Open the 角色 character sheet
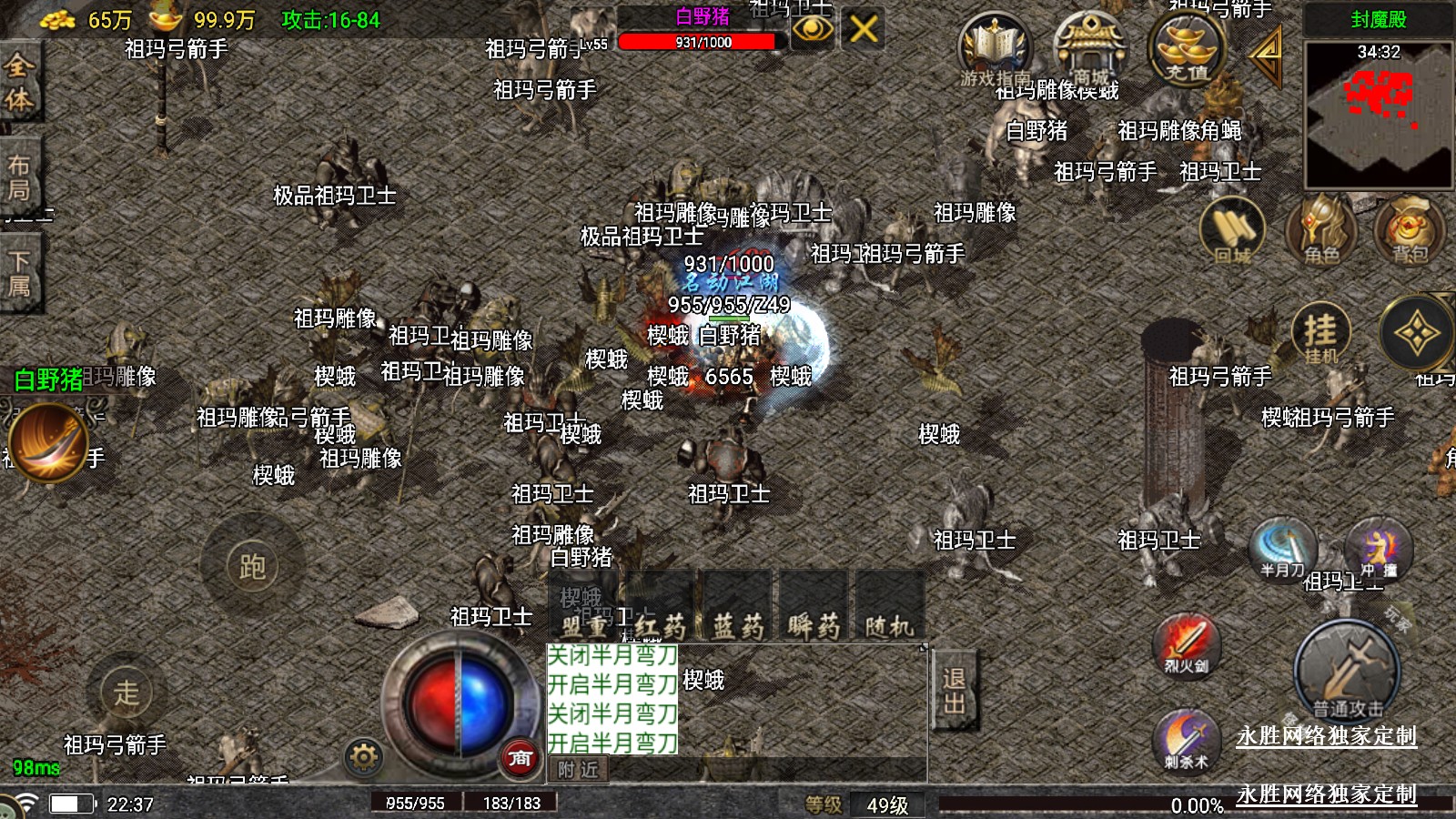 click(1320, 230)
